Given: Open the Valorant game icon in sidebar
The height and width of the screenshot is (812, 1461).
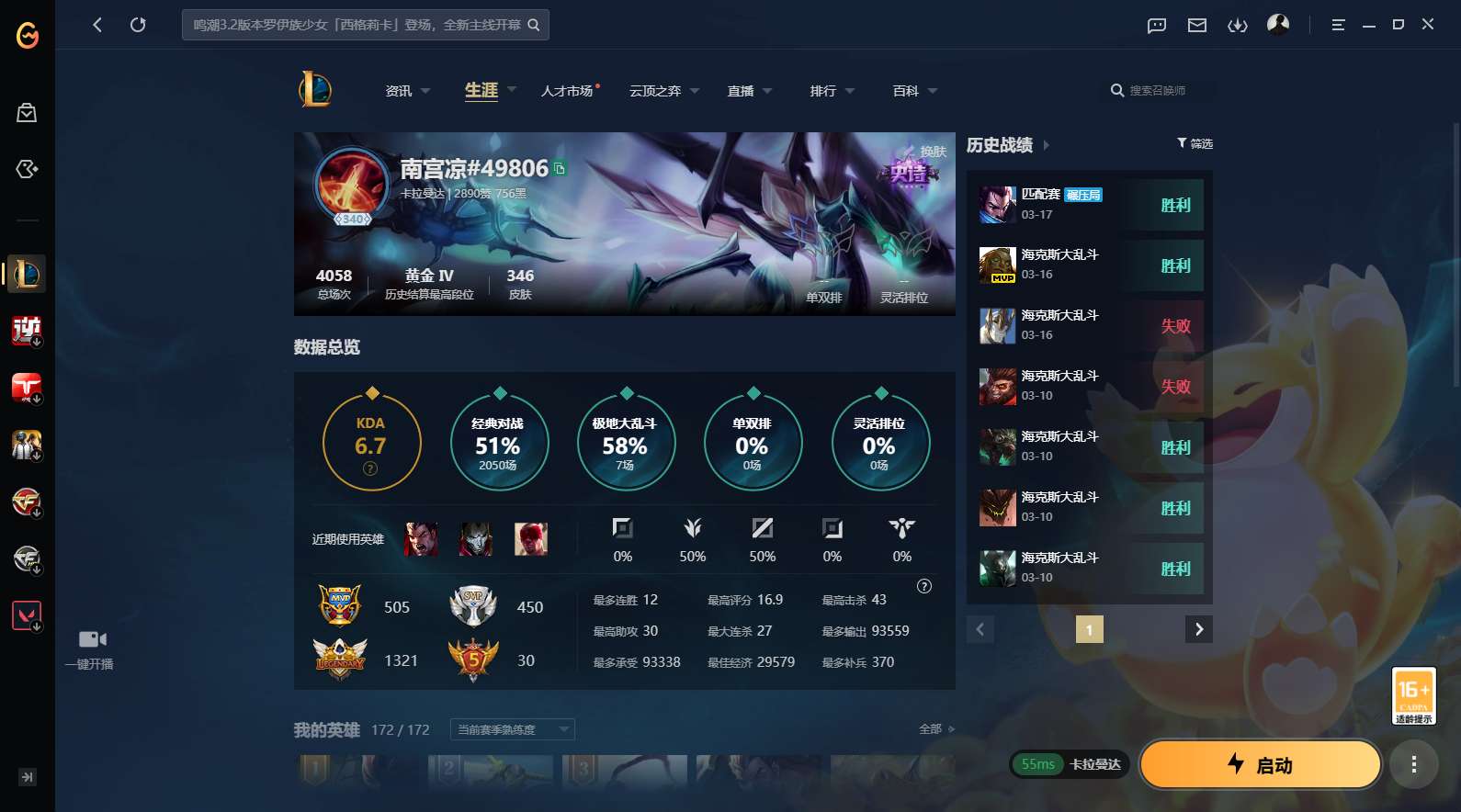Looking at the screenshot, I should point(27,615).
